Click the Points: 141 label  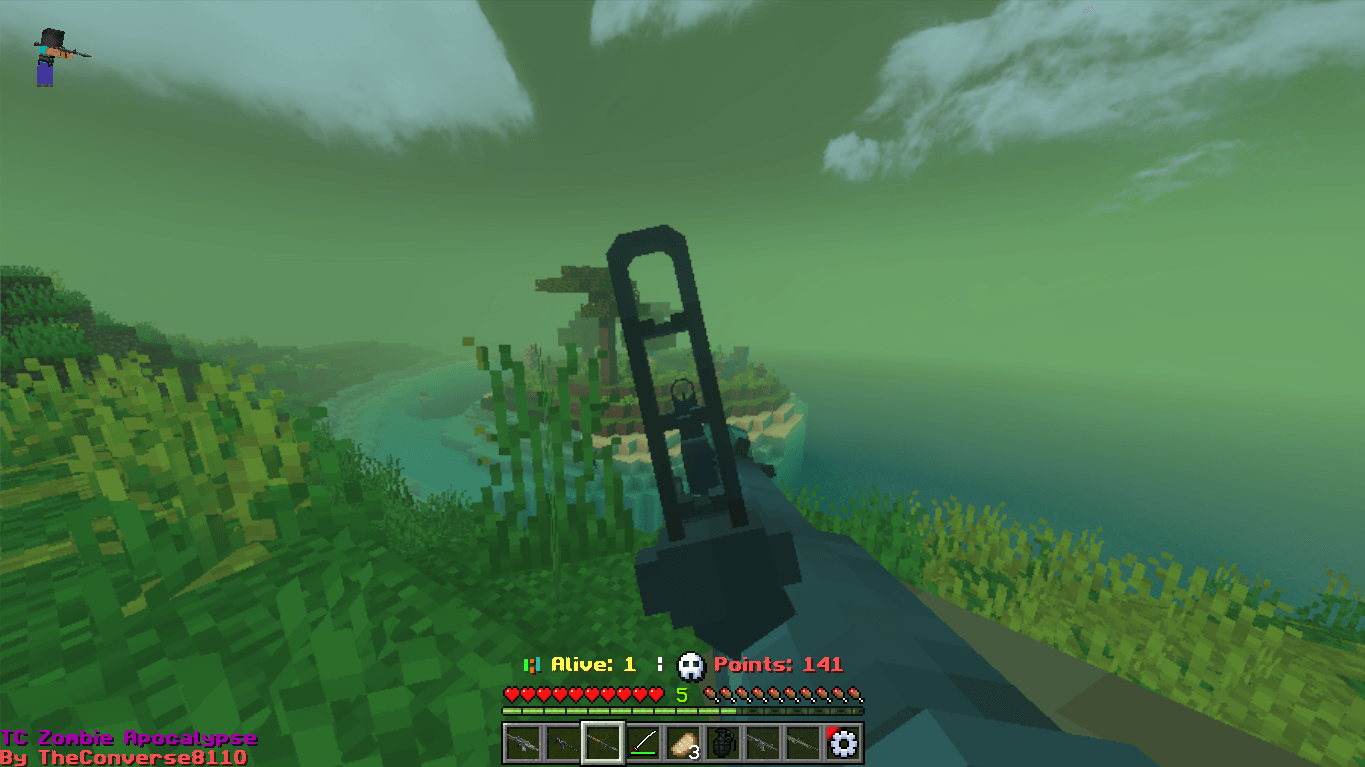(x=778, y=663)
